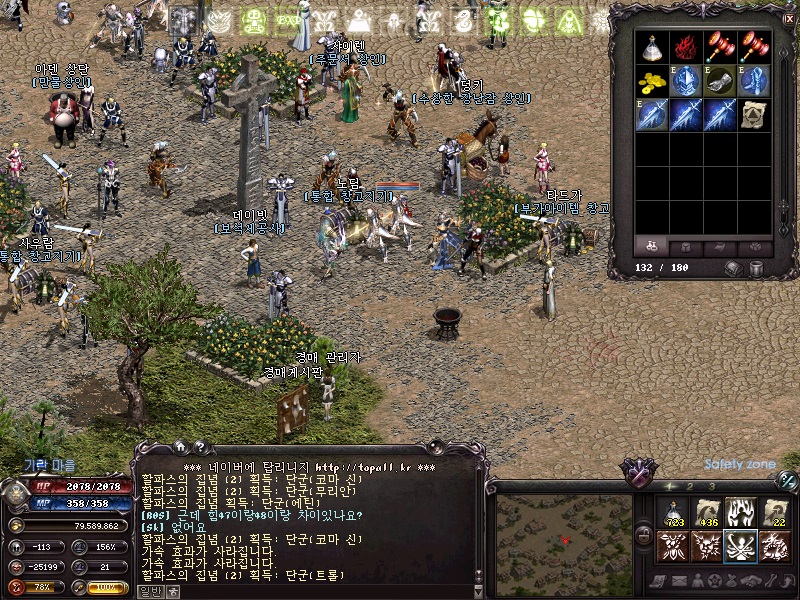Use the hotbar scroll with 22 count
The width and height of the screenshot is (800, 600).
pos(775,513)
